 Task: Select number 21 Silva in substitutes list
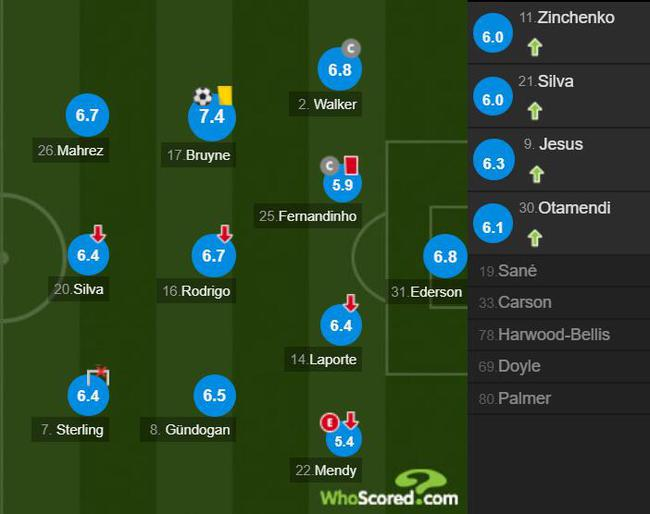click(558, 96)
